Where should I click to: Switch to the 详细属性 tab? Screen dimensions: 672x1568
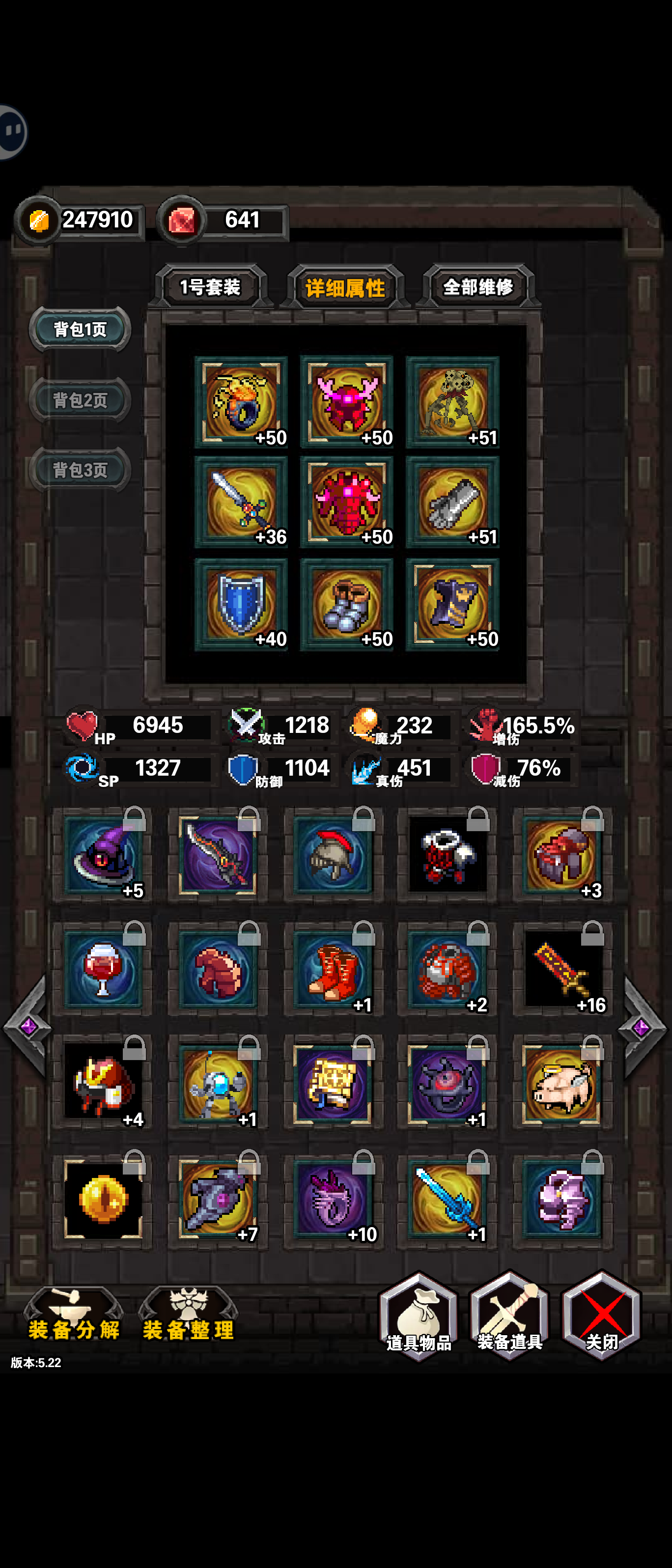346,286
